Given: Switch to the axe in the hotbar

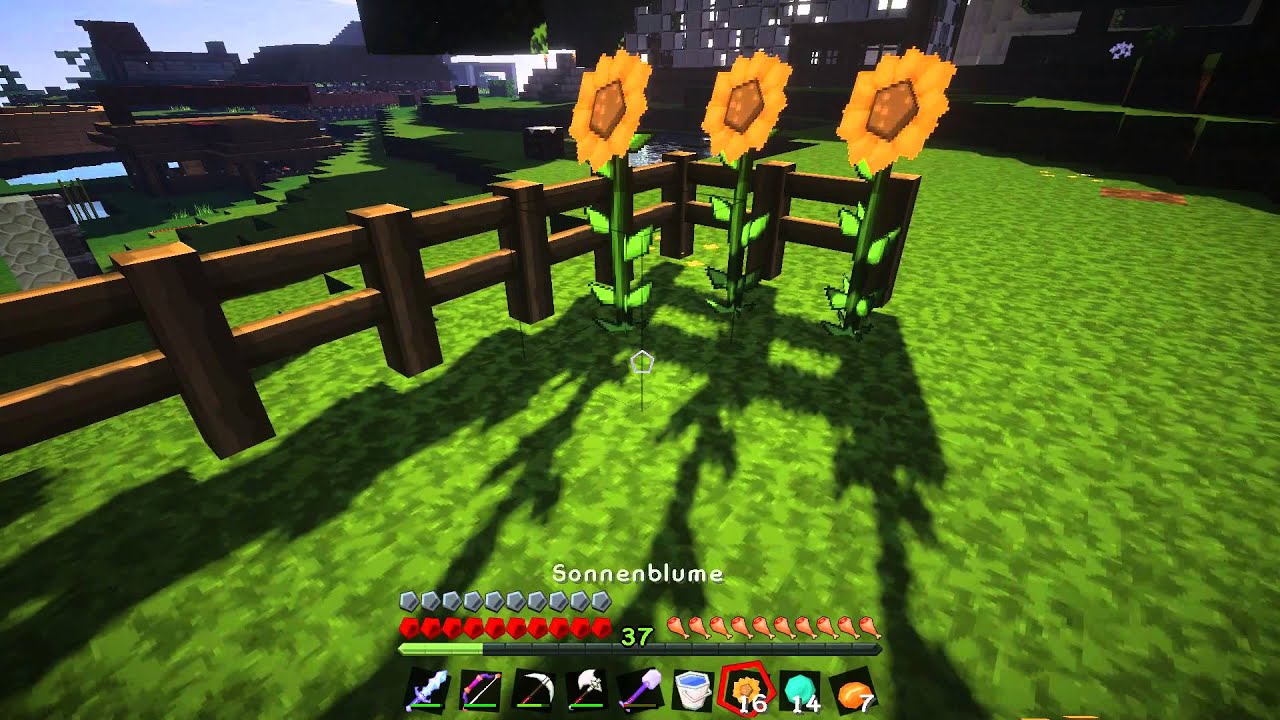Looking at the screenshot, I should tap(586, 690).
